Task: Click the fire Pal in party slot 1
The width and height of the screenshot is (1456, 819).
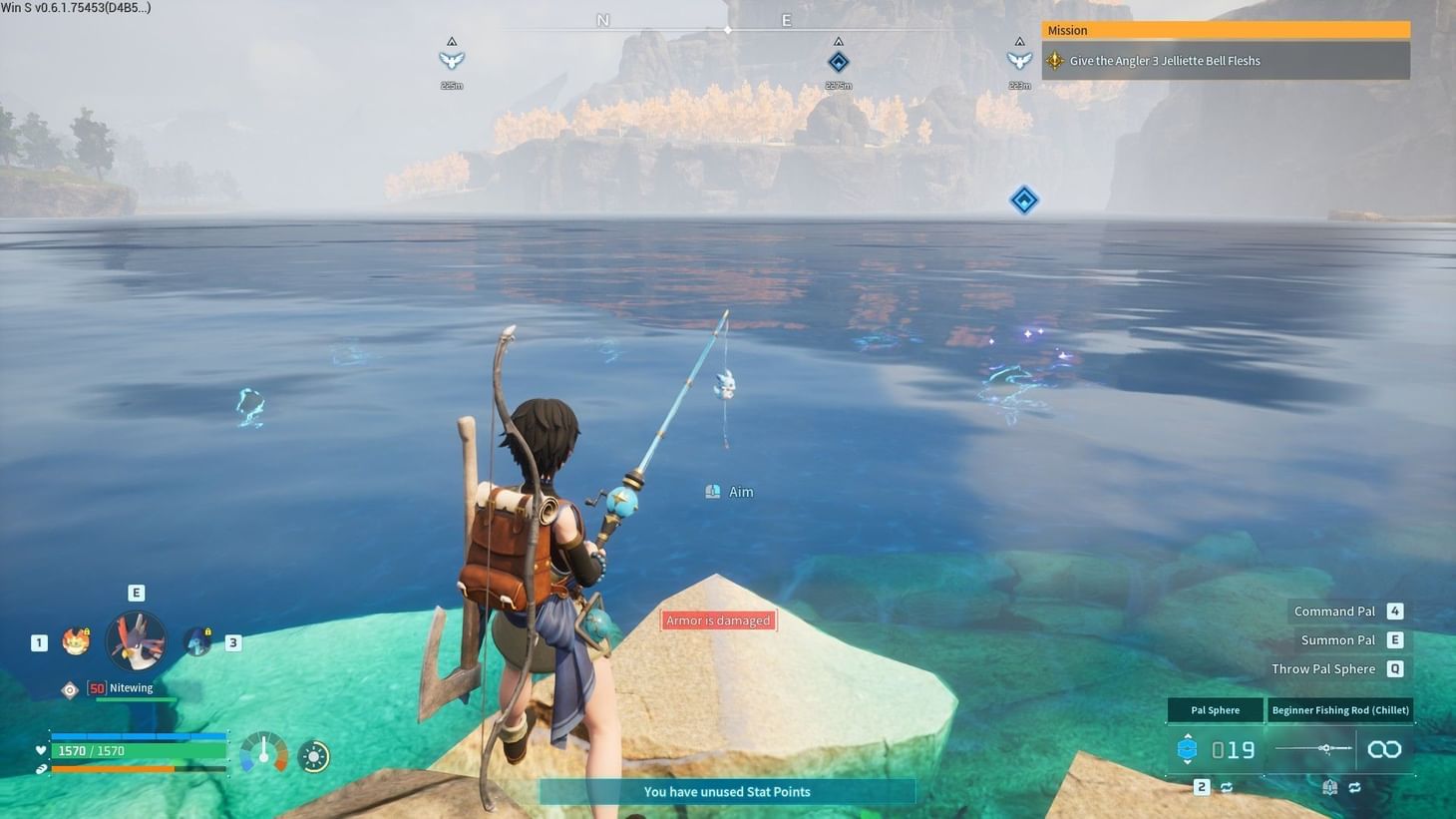Action: point(76,641)
